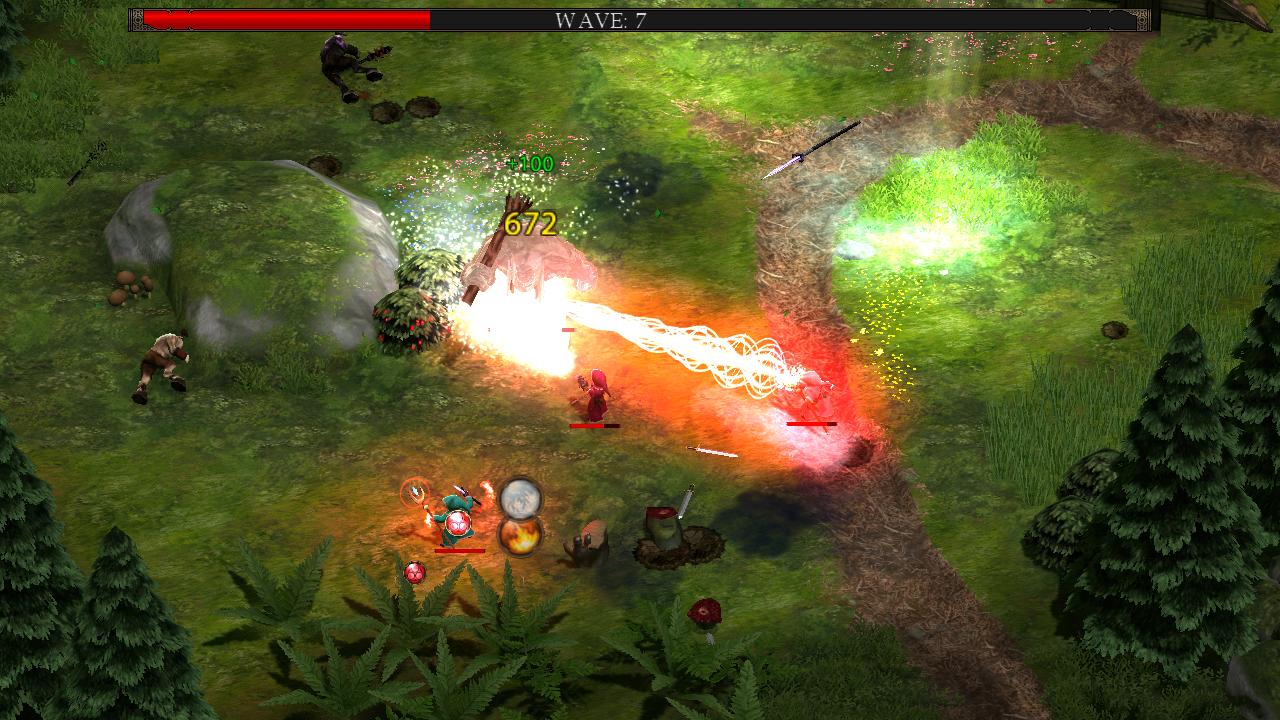Toggle the red-haired mage's health bar
This screenshot has width=1280, height=720.
[592, 425]
